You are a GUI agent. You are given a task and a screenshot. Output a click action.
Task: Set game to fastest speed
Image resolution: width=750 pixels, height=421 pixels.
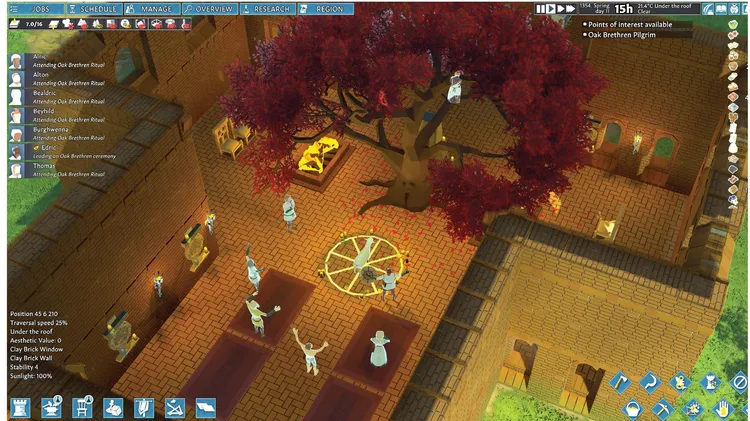coord(570,9)
